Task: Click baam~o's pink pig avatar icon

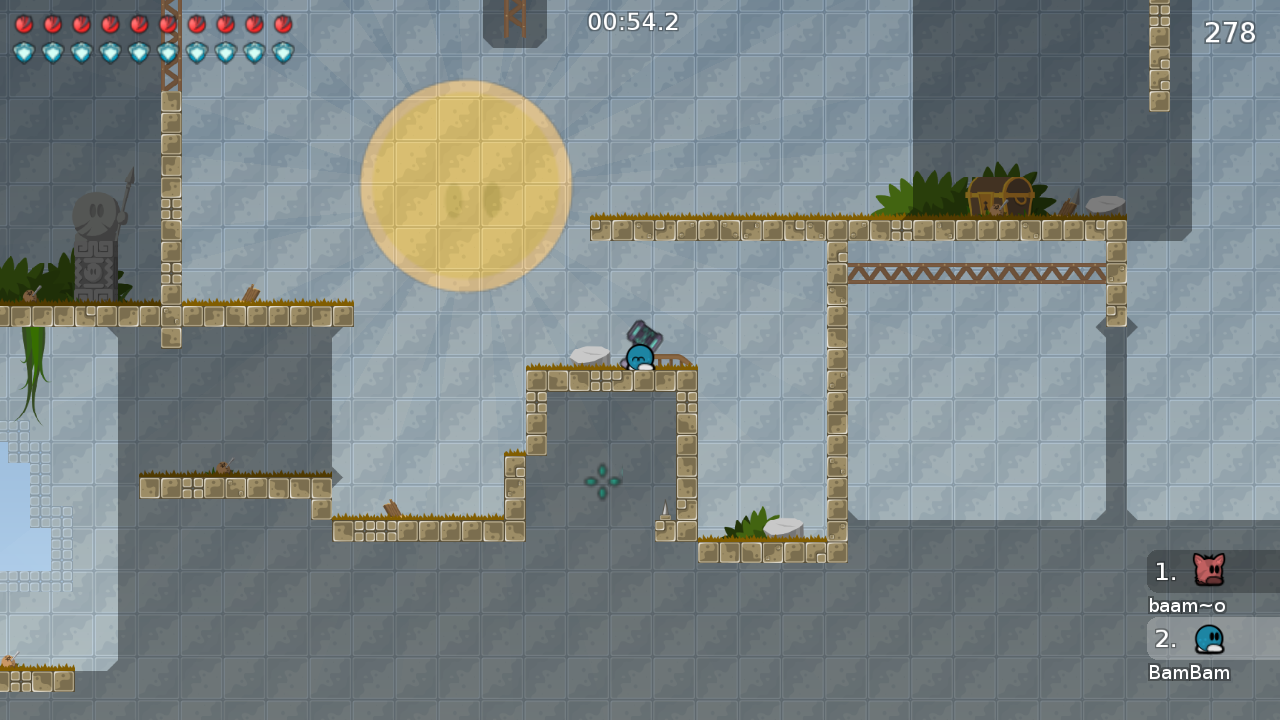Action: pos(1210,571)
